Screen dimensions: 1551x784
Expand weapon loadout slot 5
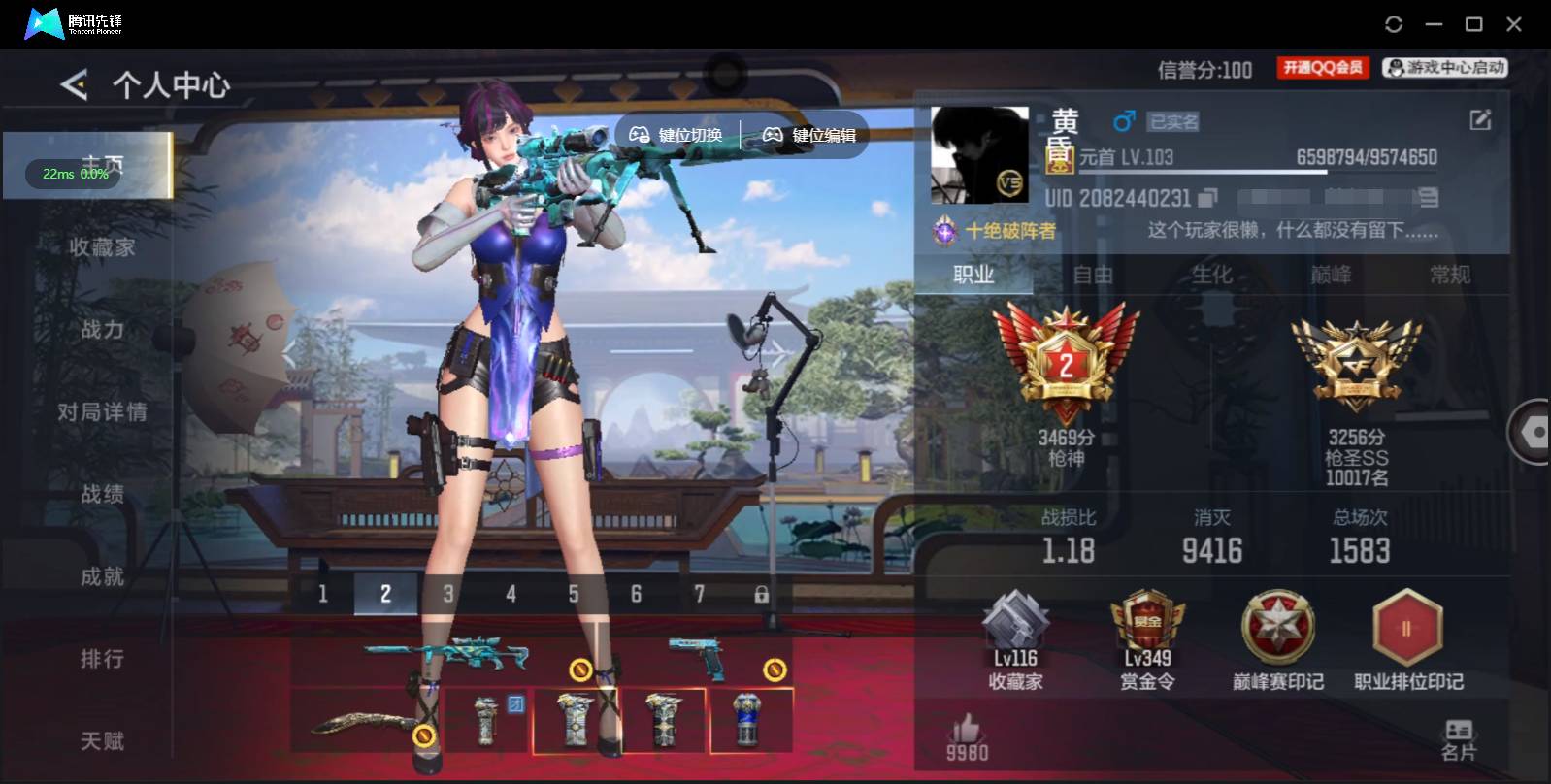[574, 592]
